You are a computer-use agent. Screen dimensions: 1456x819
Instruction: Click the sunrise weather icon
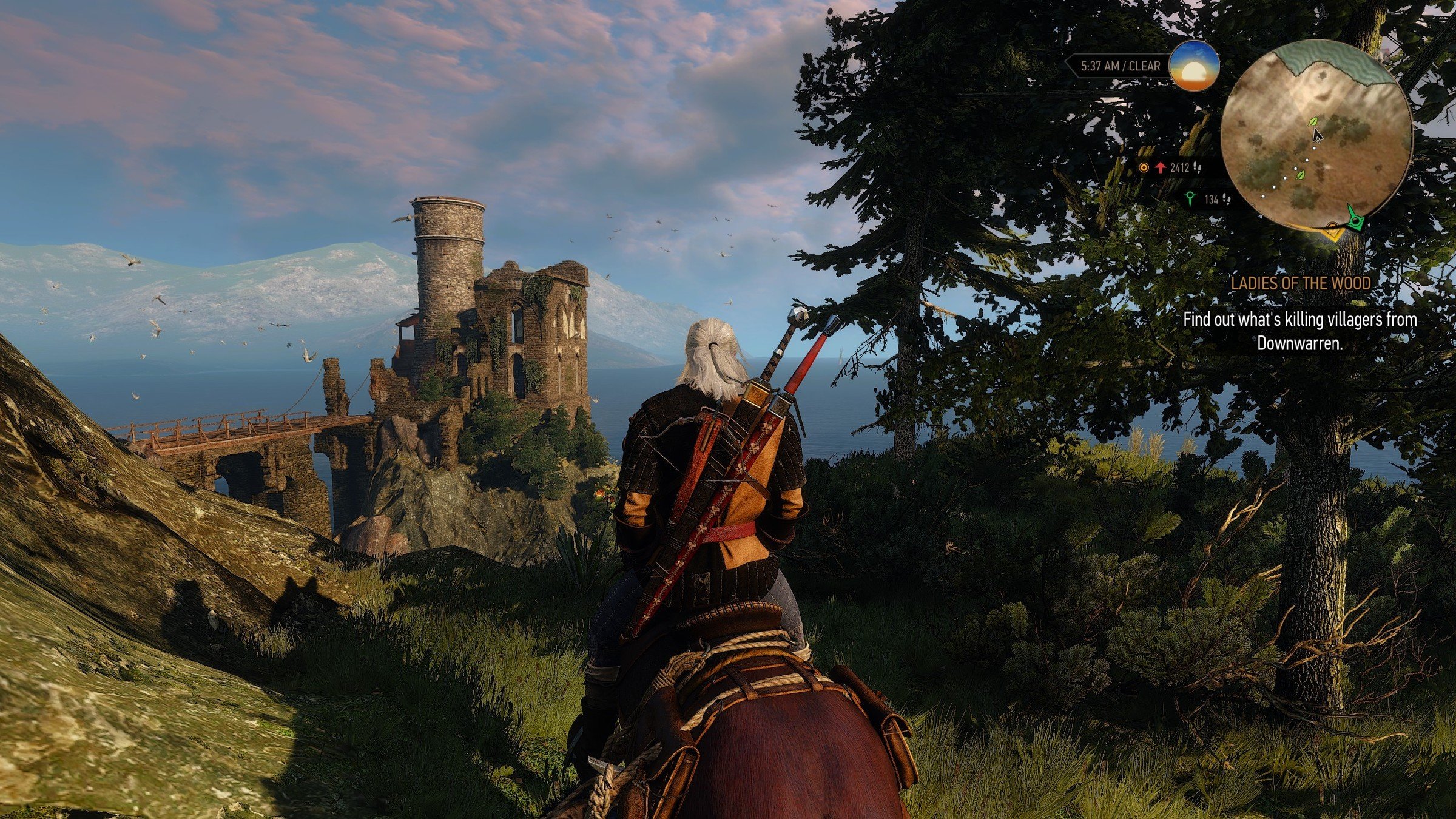(1194, 66)
